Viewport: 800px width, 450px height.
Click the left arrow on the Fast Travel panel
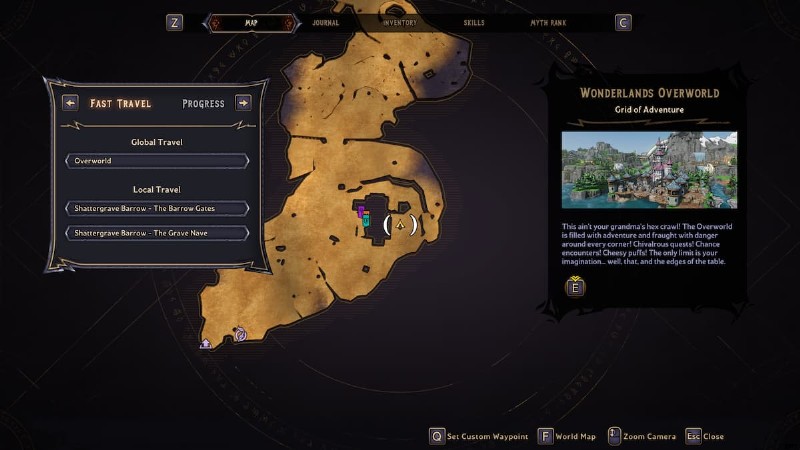pos(70,102)
